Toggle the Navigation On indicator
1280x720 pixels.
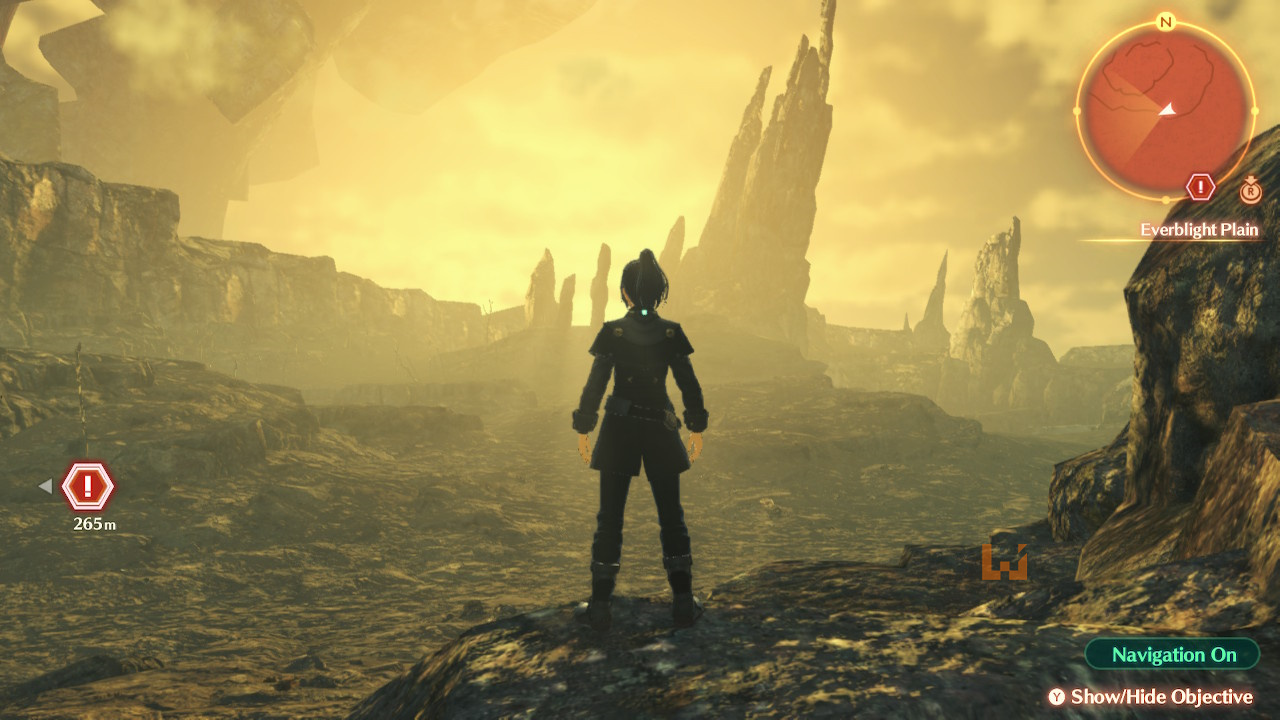point(1173,655)
